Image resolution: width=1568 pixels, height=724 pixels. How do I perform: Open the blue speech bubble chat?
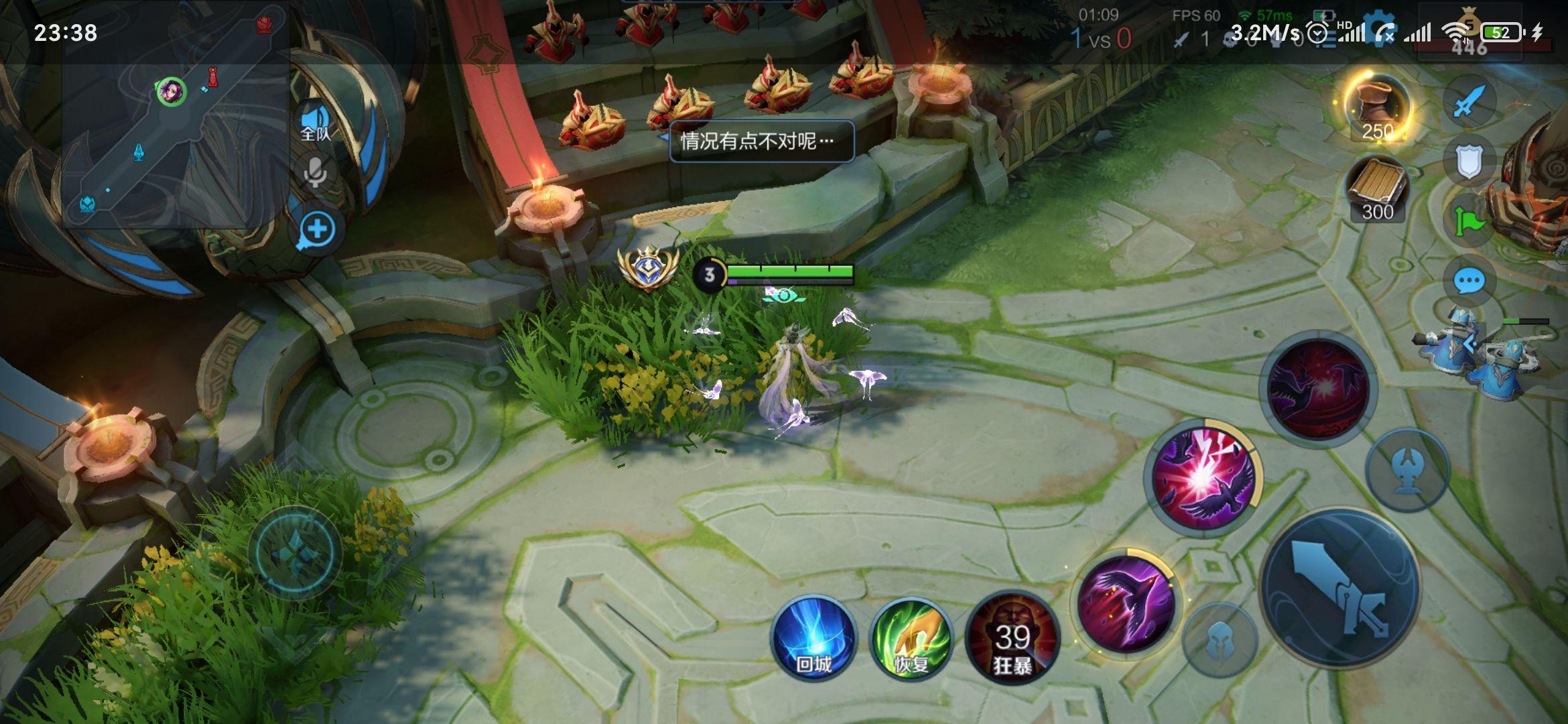1469,281
